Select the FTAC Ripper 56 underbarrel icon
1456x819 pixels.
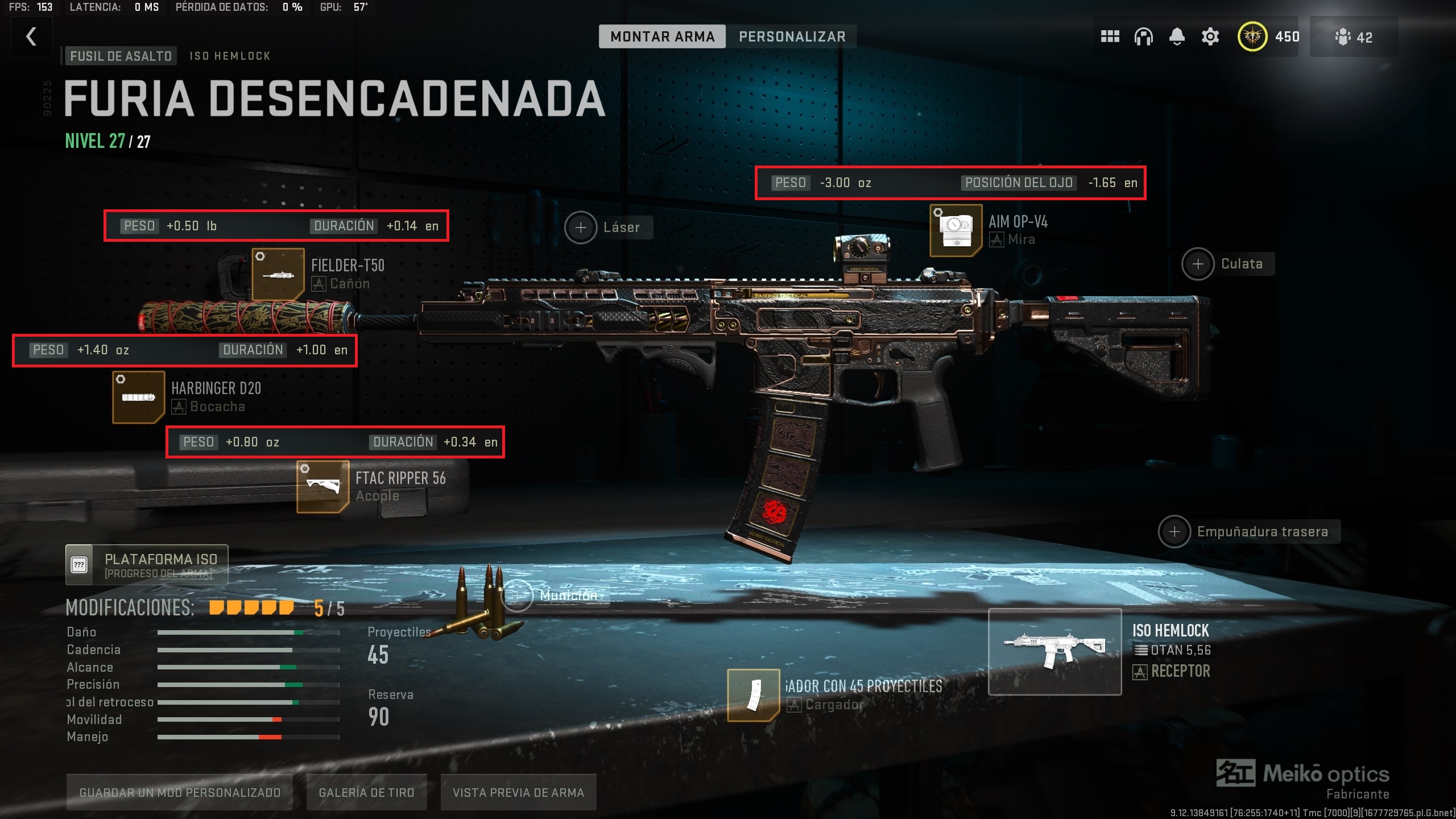coord(322,487)
